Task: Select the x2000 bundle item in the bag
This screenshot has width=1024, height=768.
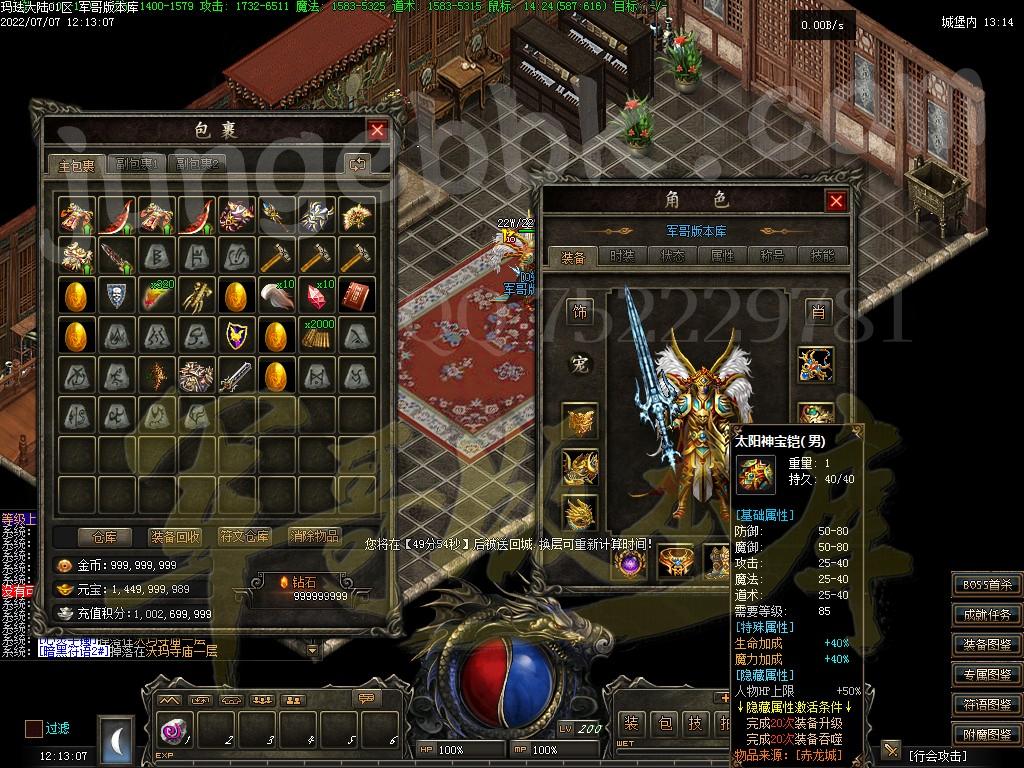Action: click(x=317, y=333)
